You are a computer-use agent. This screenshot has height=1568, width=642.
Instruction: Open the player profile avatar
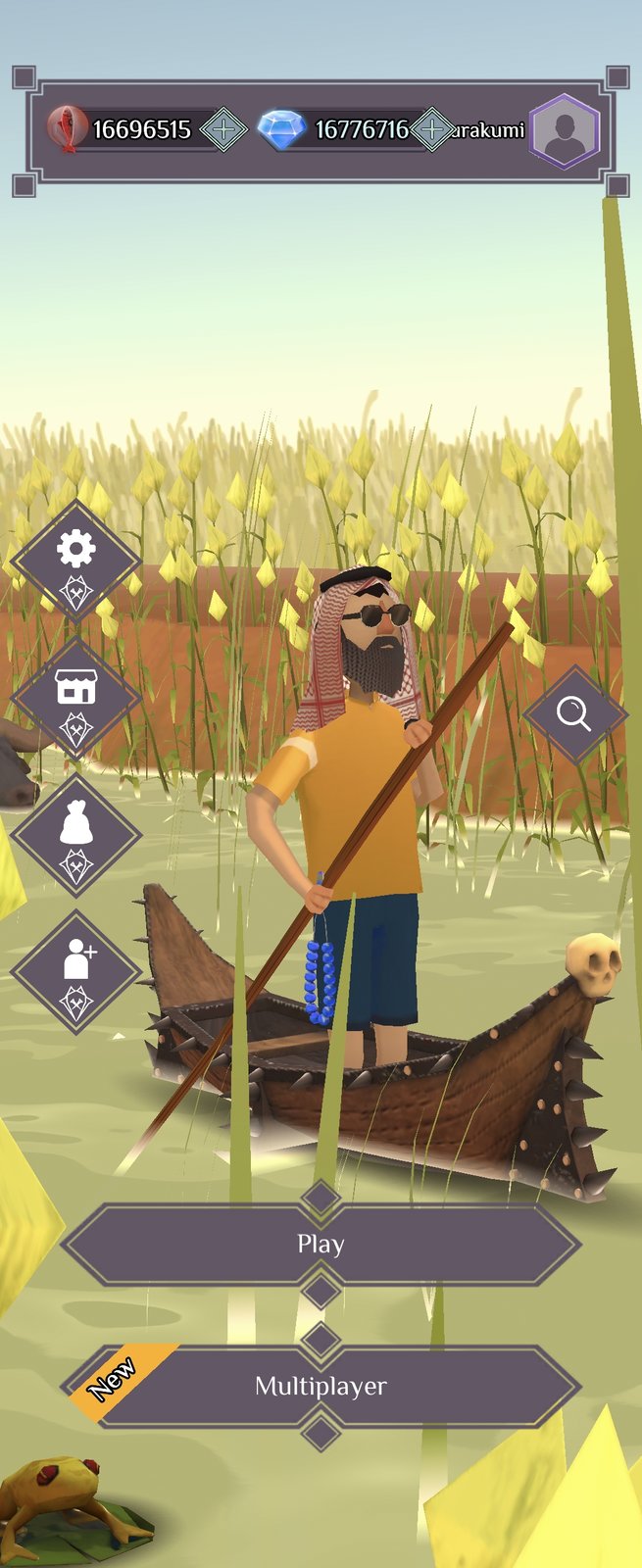565,131
